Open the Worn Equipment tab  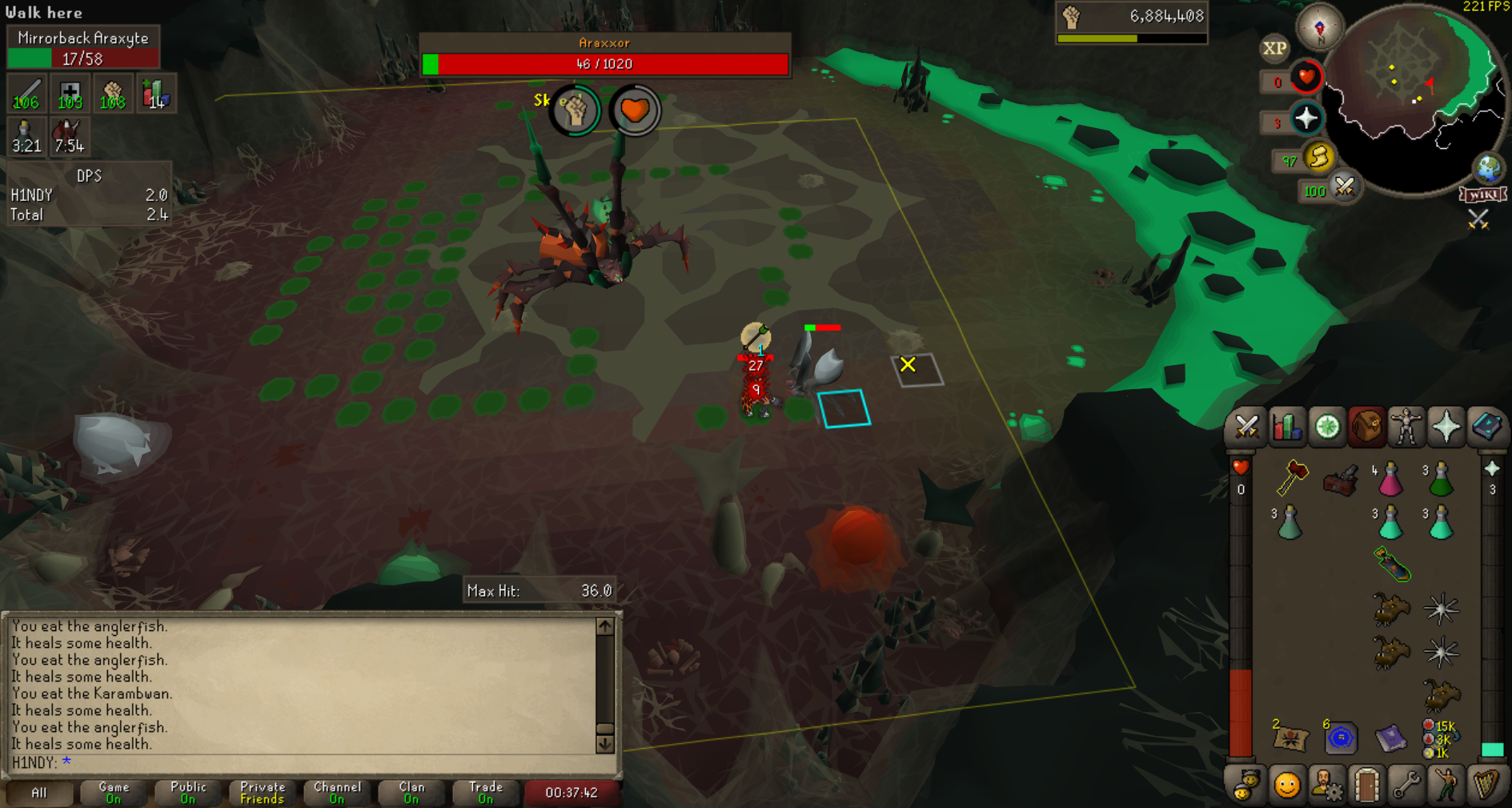[x=1406, y=427]
